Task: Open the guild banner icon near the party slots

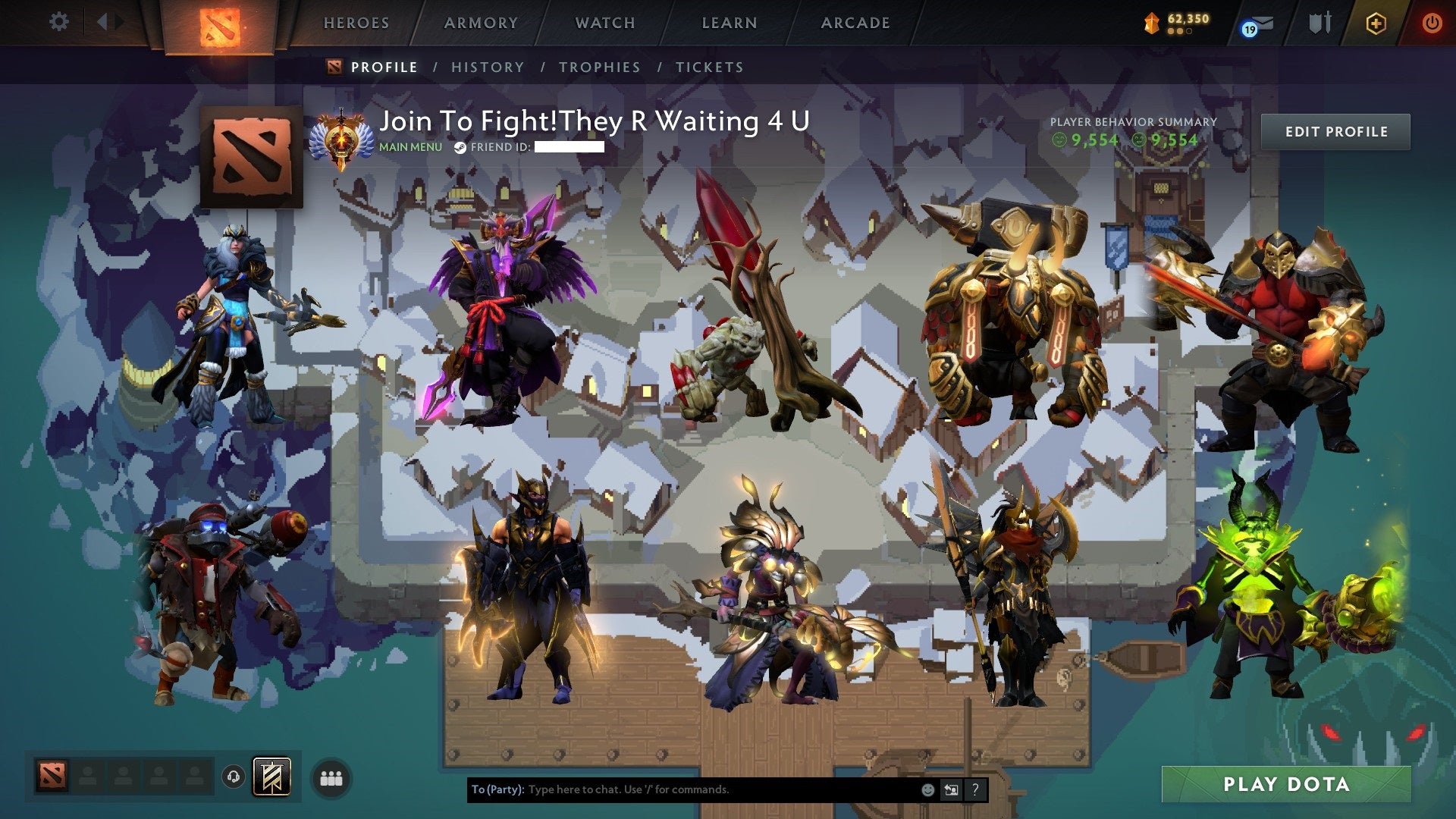Action: pos(273,775)
